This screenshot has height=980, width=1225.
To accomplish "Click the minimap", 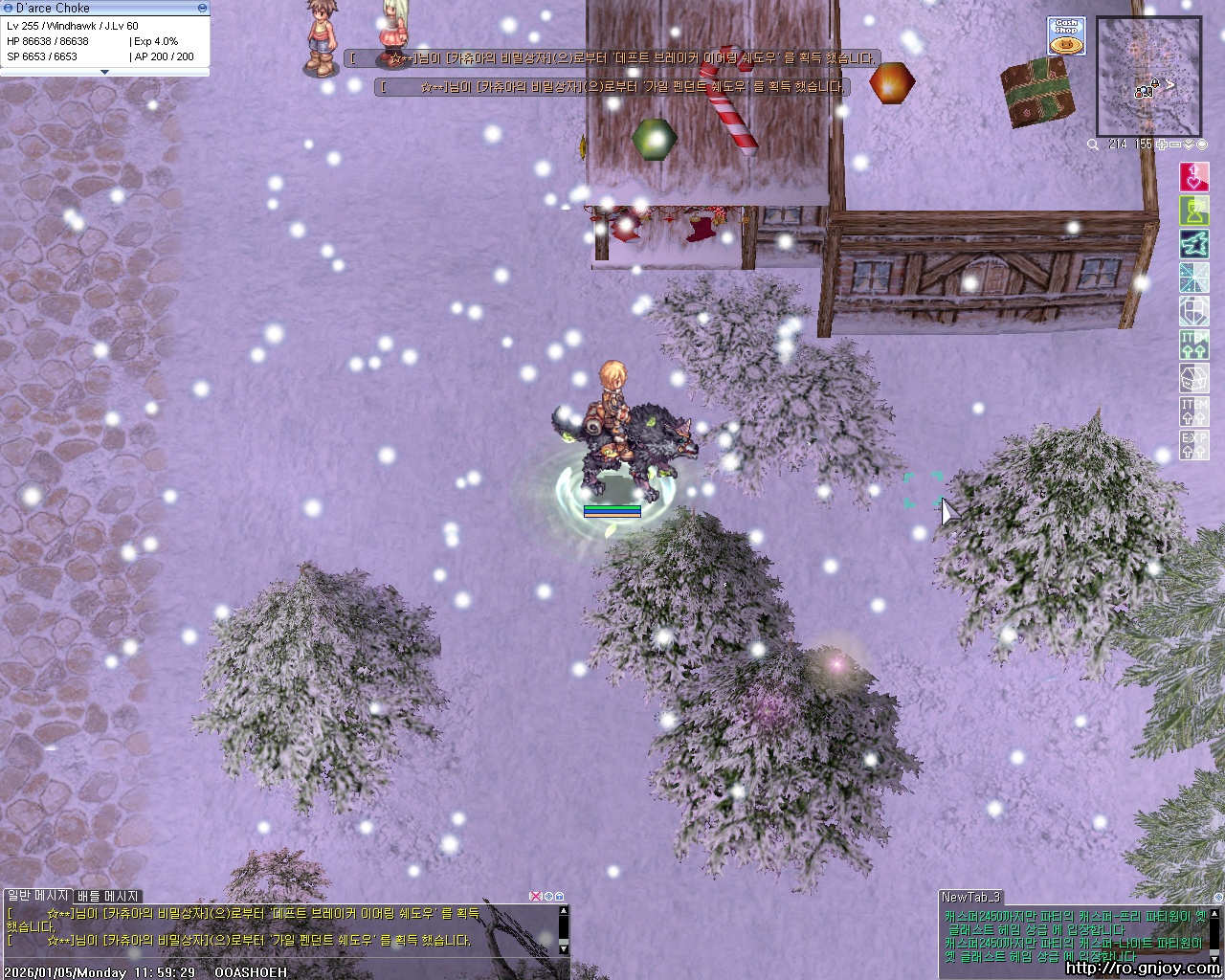I will 1148,77.
